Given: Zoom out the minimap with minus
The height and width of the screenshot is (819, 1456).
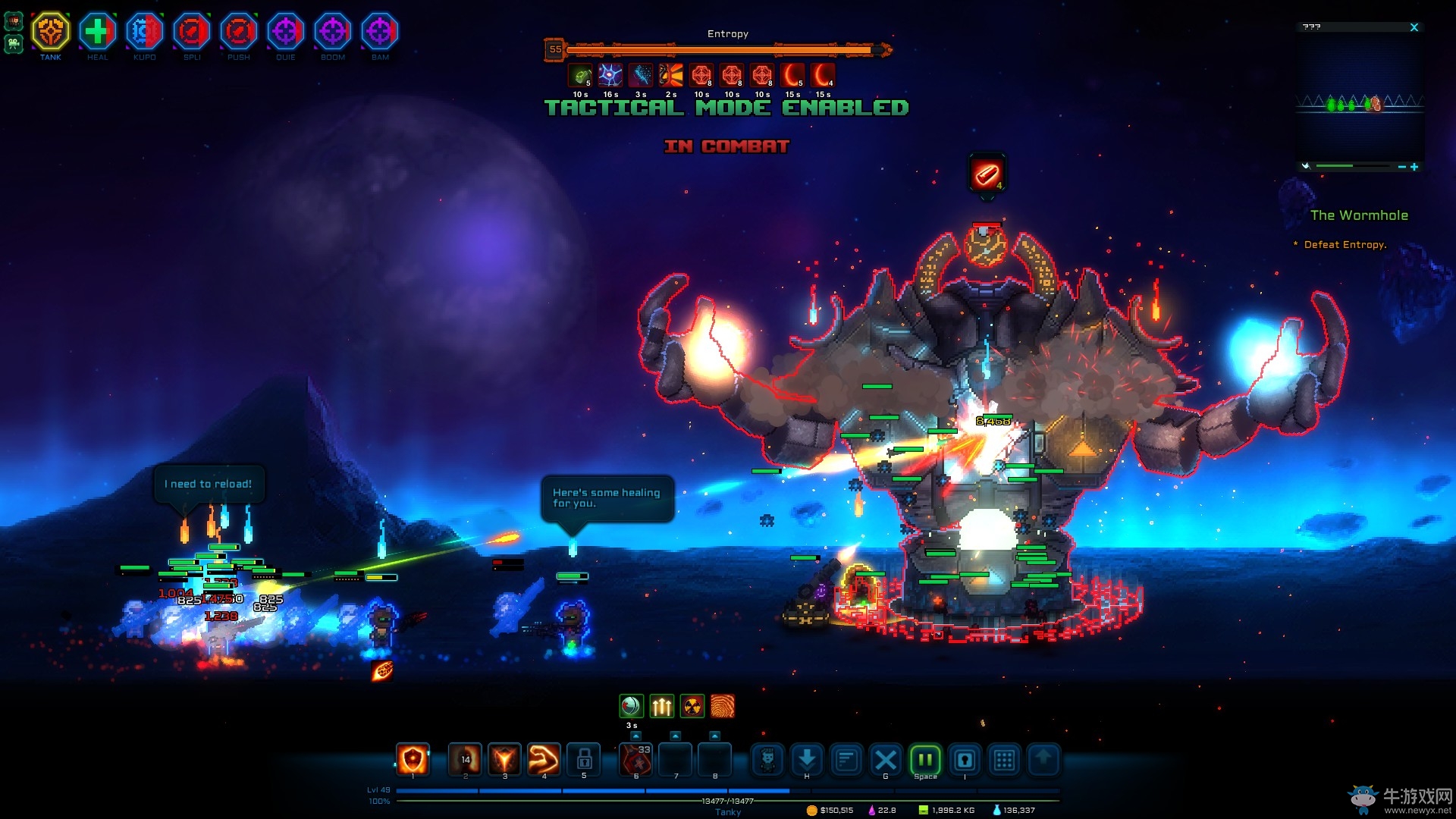Looking at the screenshot, I should point(1401,167).
